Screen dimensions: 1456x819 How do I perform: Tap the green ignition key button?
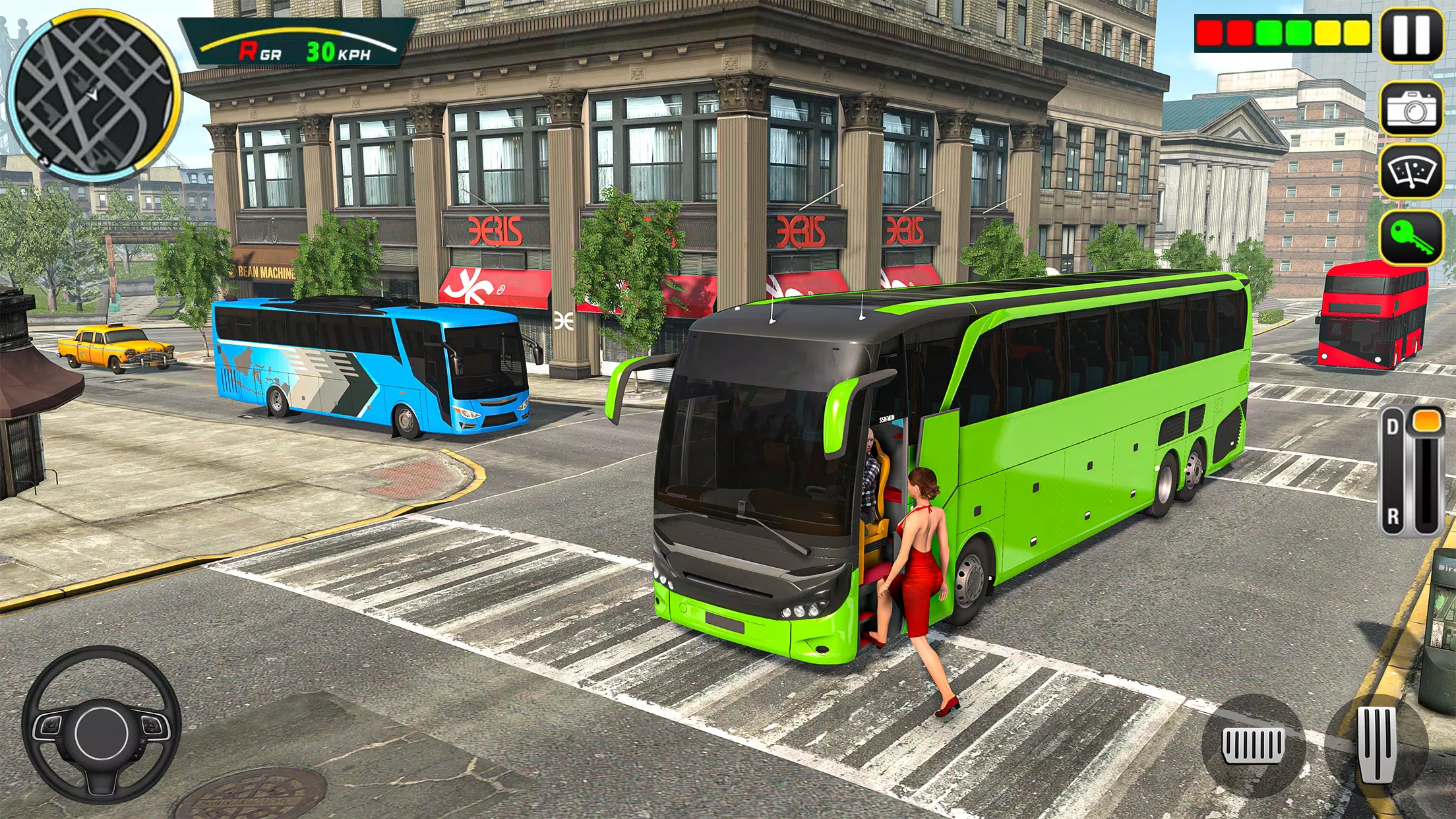[1411, 237]
